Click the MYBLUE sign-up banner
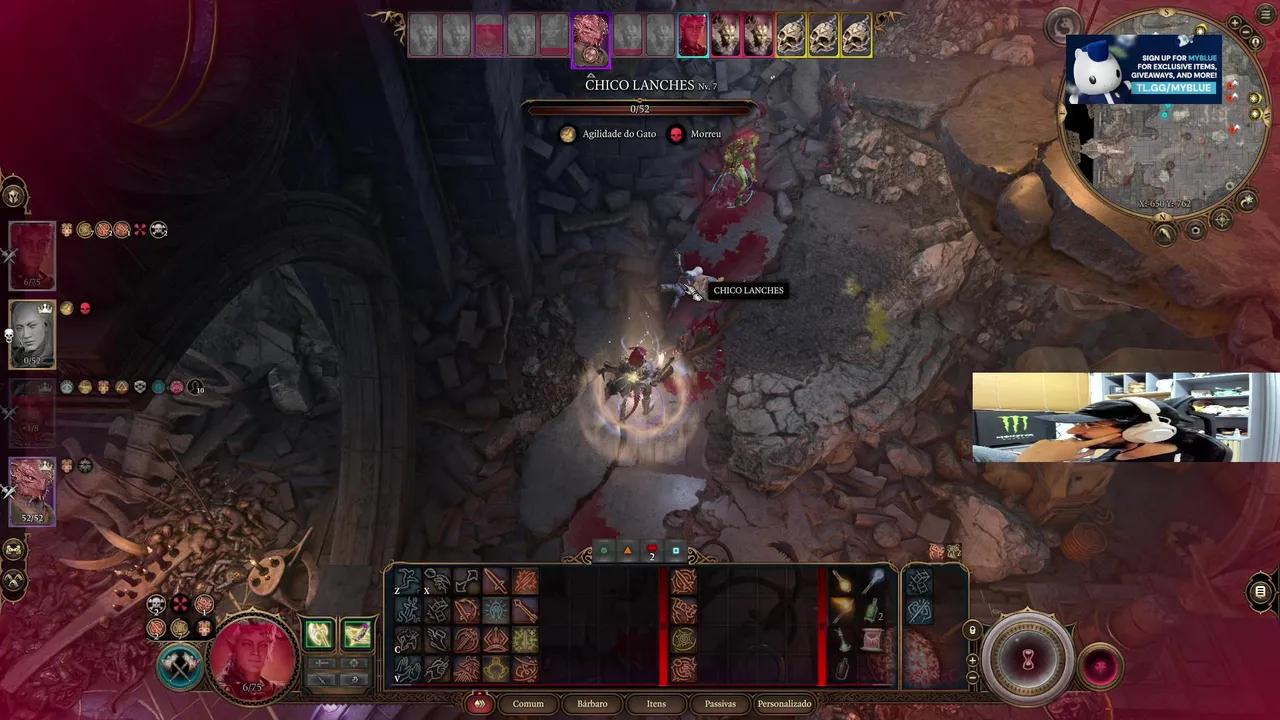Image resolution: width=1280 pixels, height=720 pixels. (1144, 70)
